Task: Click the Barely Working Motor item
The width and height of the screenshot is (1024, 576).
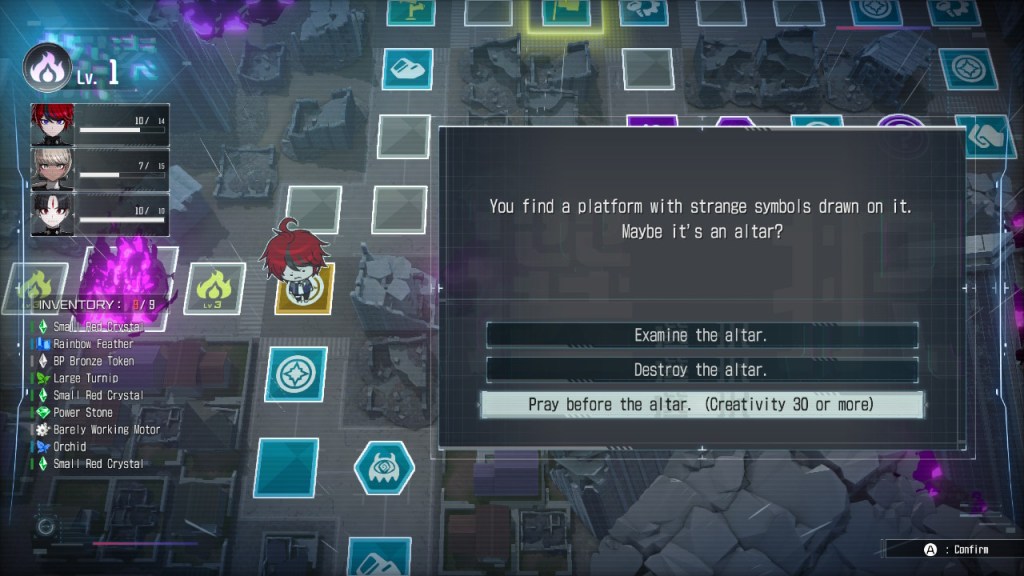Action: pos(106,429)
